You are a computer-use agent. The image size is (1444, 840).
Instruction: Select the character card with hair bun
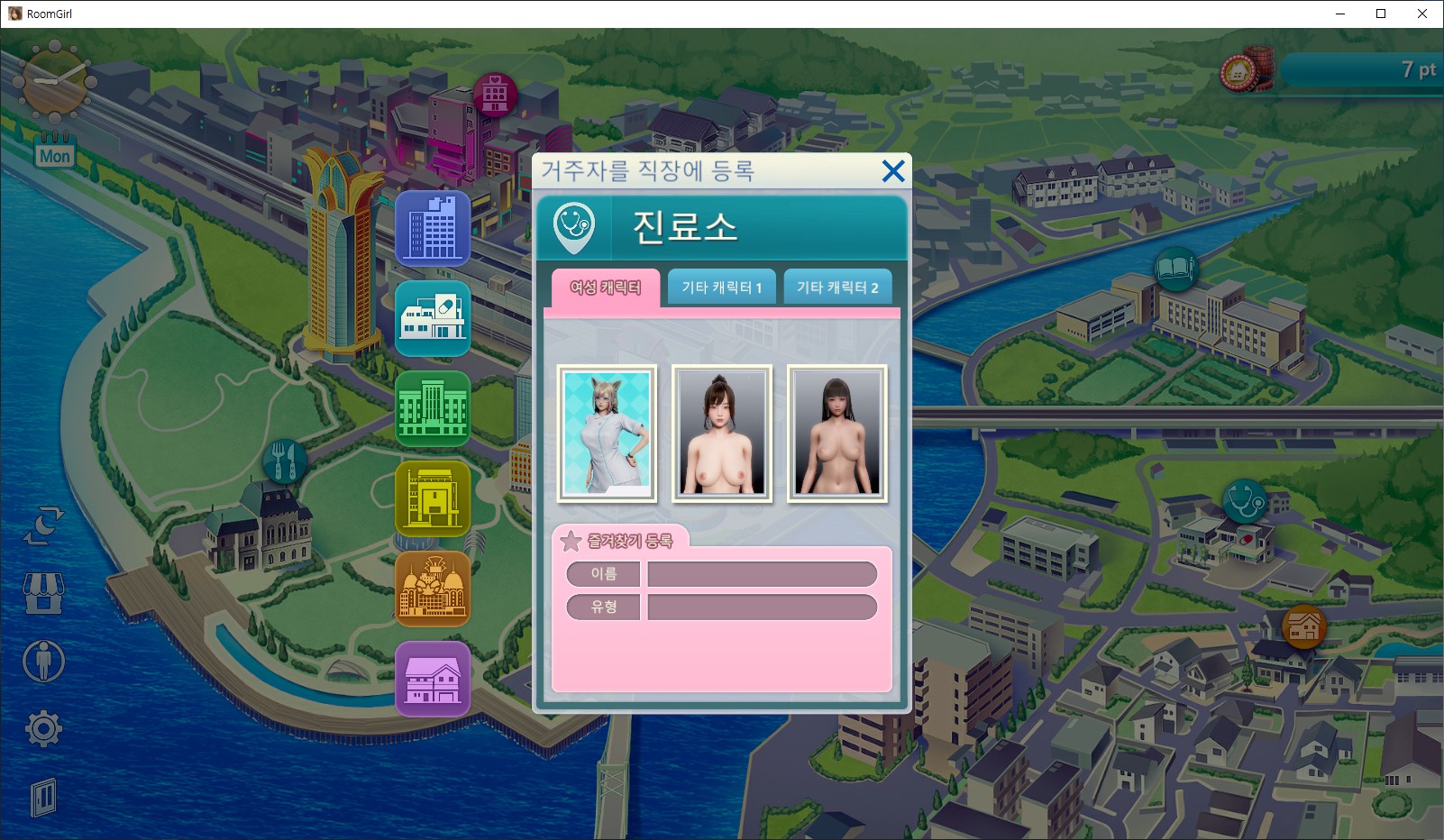[x=722, y=434]
